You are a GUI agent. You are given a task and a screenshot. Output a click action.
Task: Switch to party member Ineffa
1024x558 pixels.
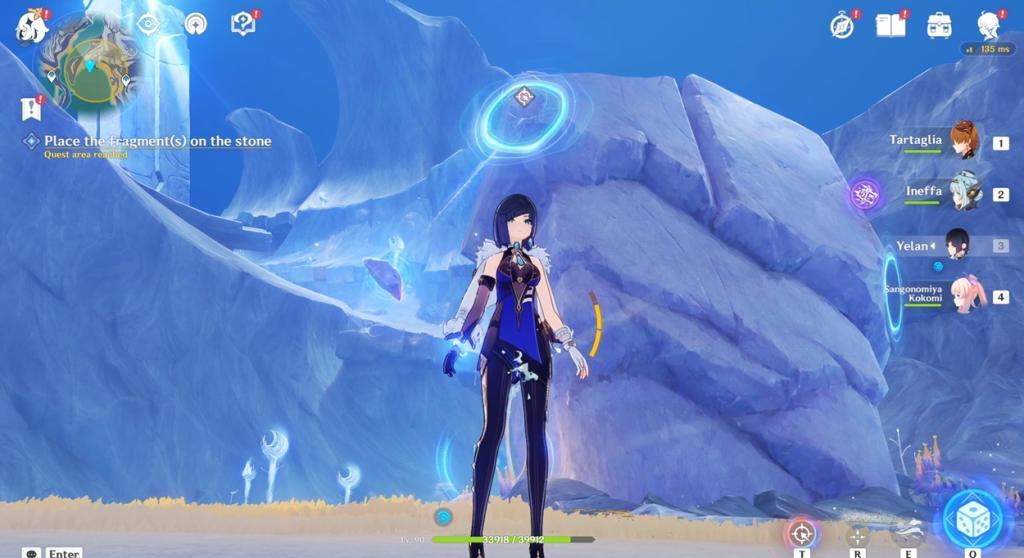(964, 192)
